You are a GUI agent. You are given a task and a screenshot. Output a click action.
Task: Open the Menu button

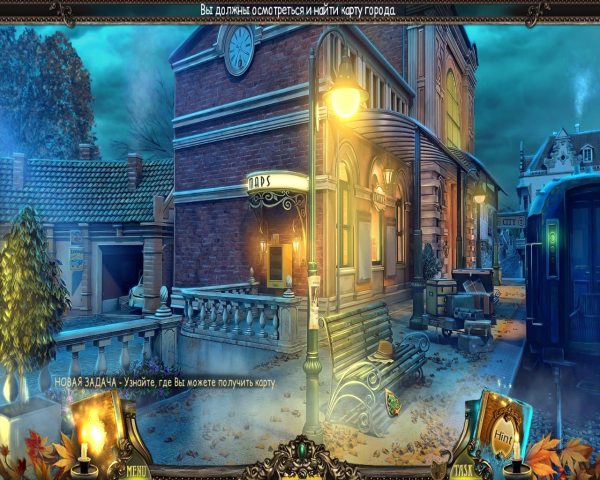pyautogui.click(x=137, y=470)
